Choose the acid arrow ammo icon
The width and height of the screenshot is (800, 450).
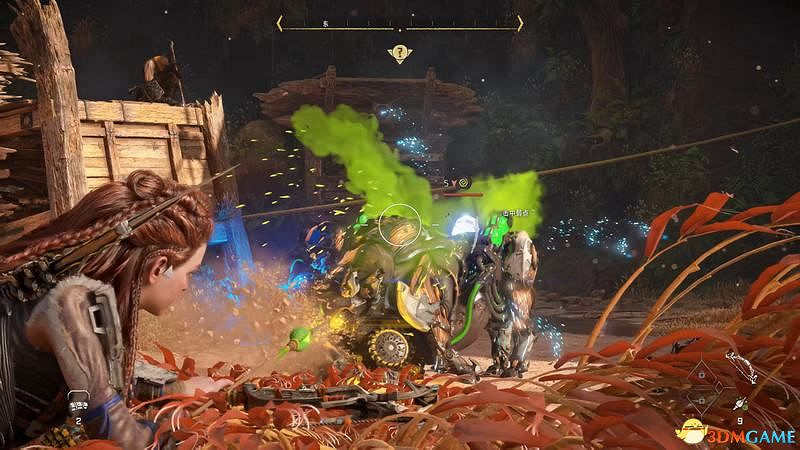point(740,405)
